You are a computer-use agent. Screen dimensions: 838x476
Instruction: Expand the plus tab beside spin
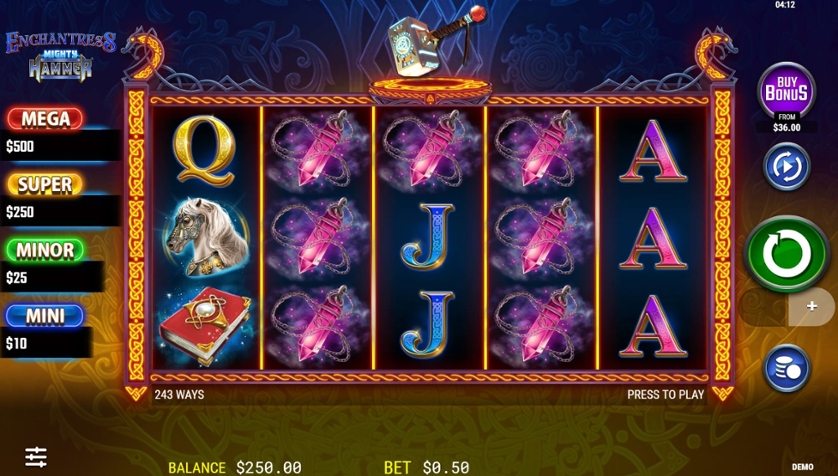812,307
